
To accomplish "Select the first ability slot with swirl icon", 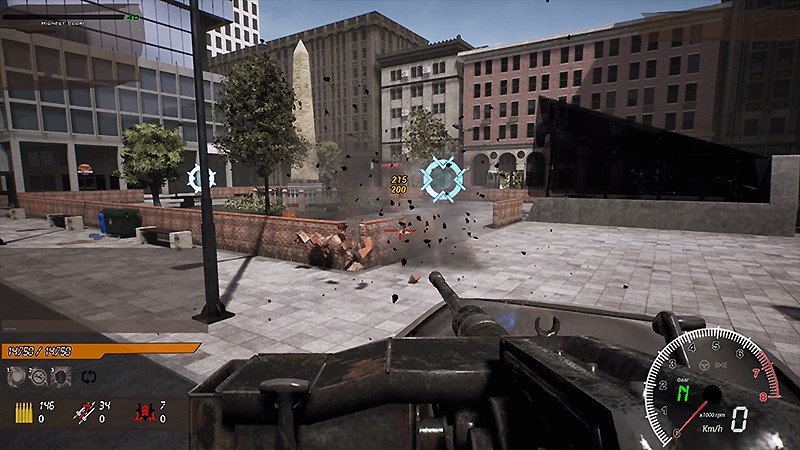I will pyautogui.click(x=17, y=377).
